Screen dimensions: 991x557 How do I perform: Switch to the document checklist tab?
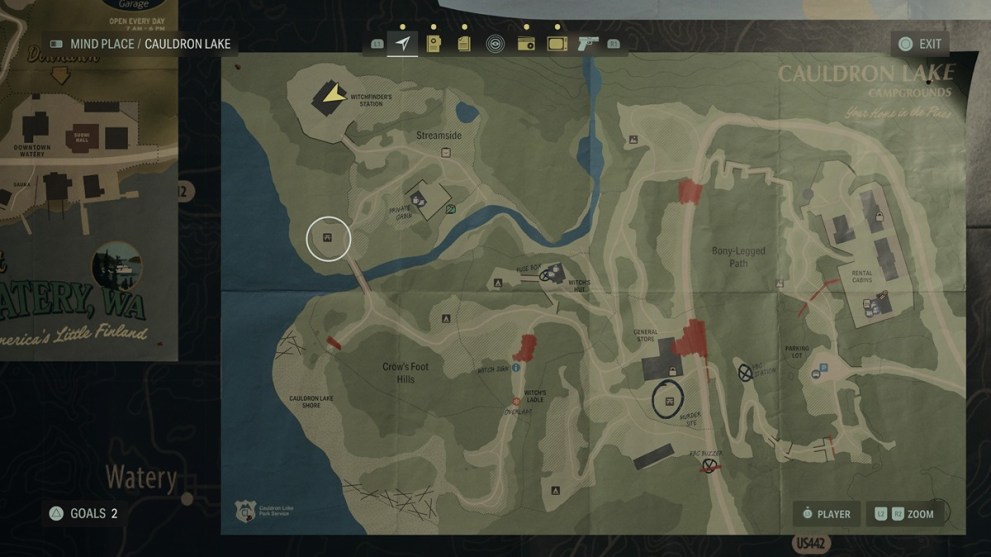click(464, 44)
